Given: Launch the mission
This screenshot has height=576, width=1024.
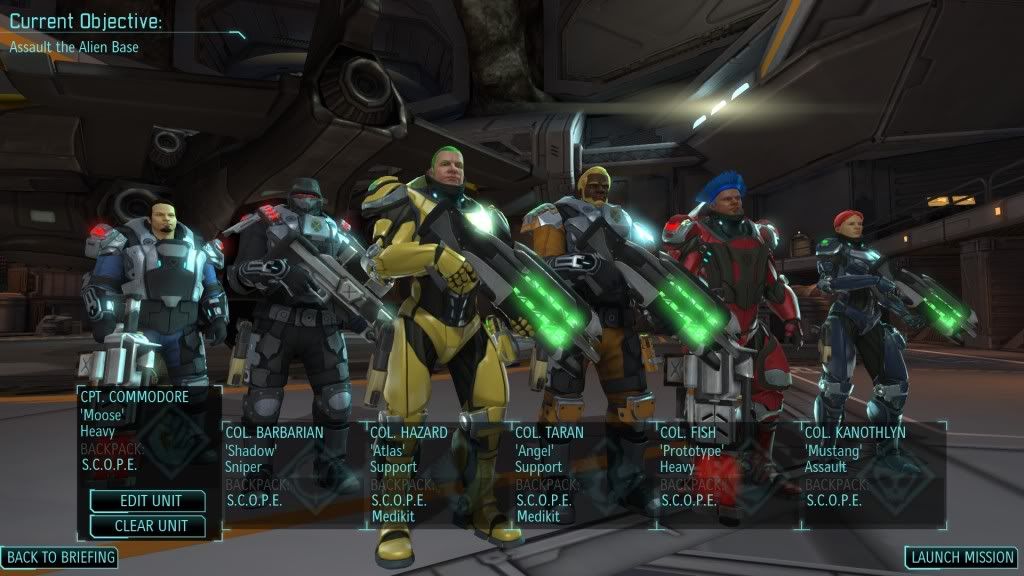Looking at the screenshot, I should coord(961,557).
